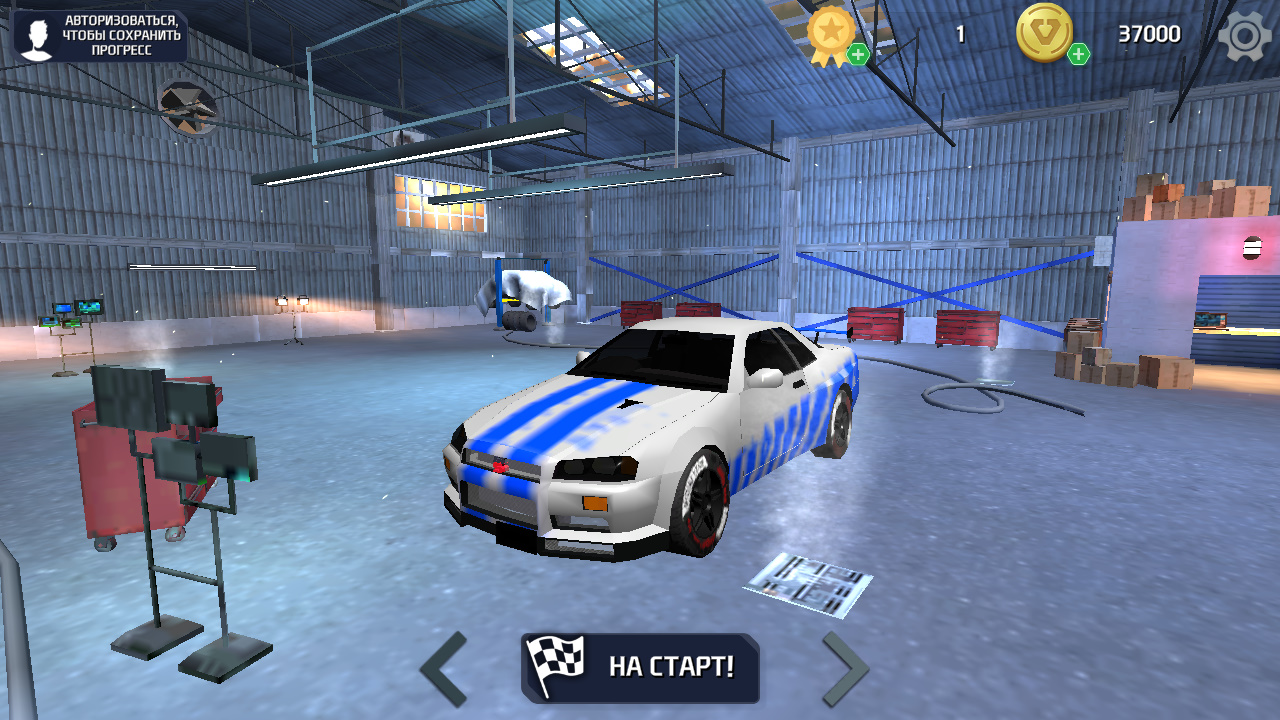
Task: Open the in-game currency balance 37000
Action: [x=1148, y=33]
